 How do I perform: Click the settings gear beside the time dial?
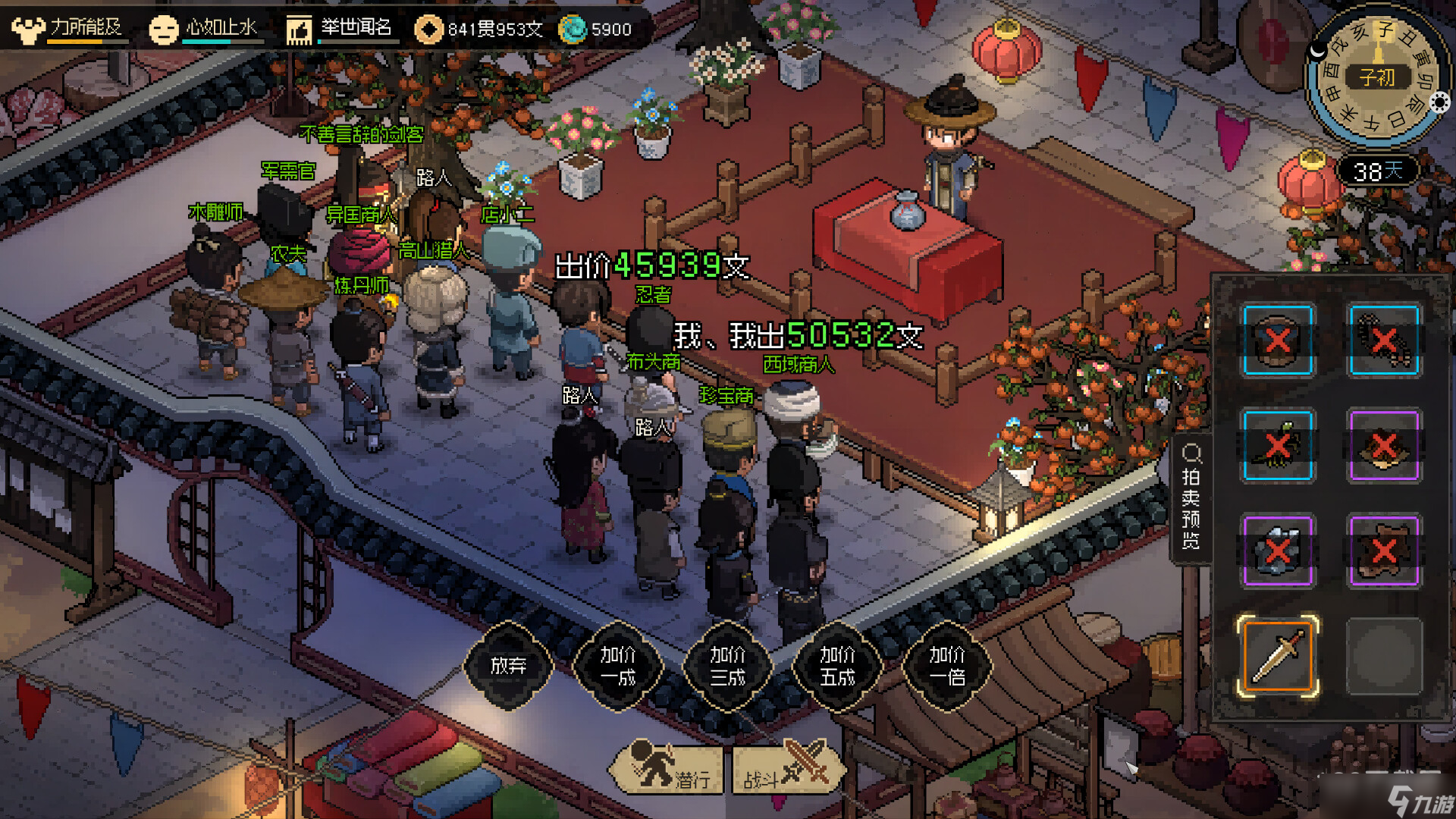pyautogui.click(x=1440, y=102)
